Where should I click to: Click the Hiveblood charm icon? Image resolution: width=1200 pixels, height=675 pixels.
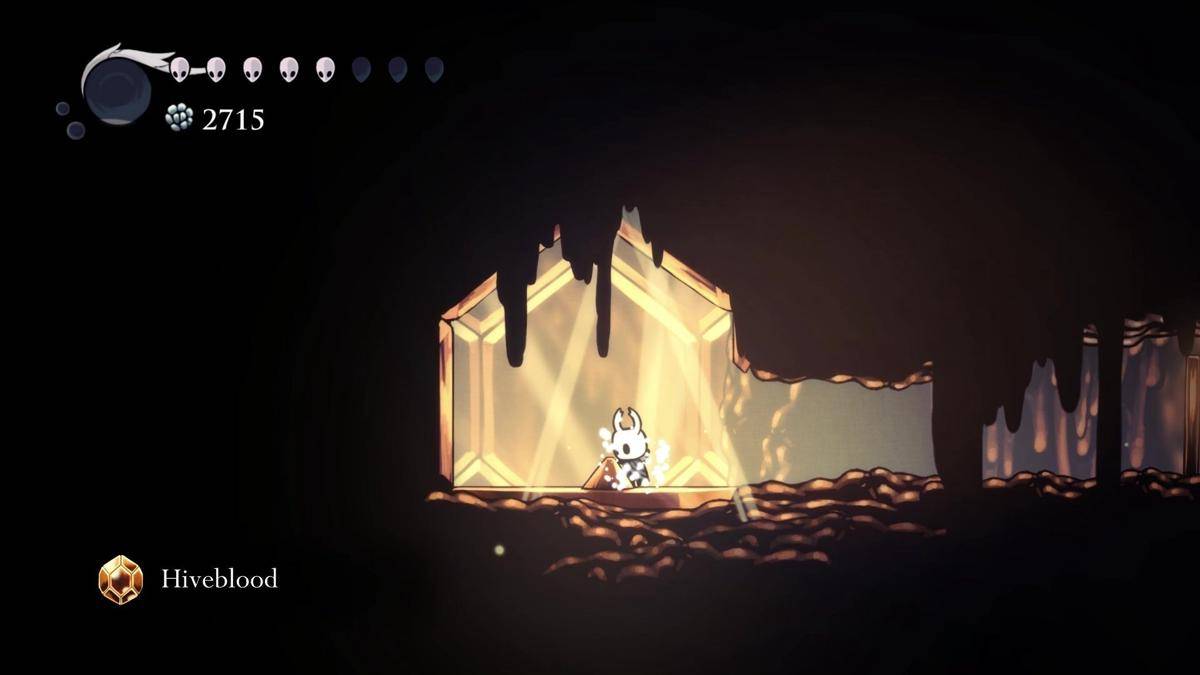[x=121, y=579]
